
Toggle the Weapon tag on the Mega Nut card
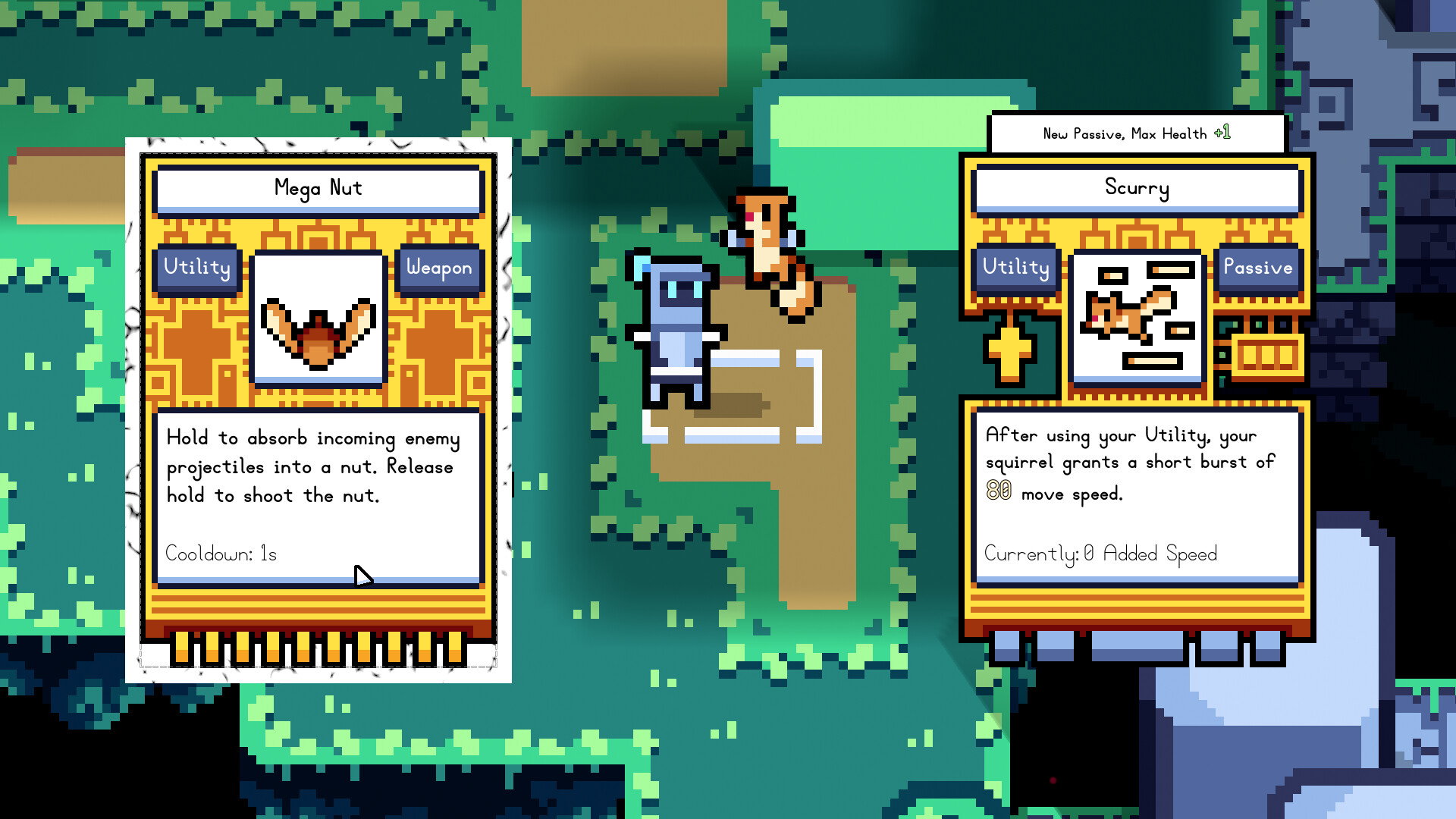click(440, 268)
